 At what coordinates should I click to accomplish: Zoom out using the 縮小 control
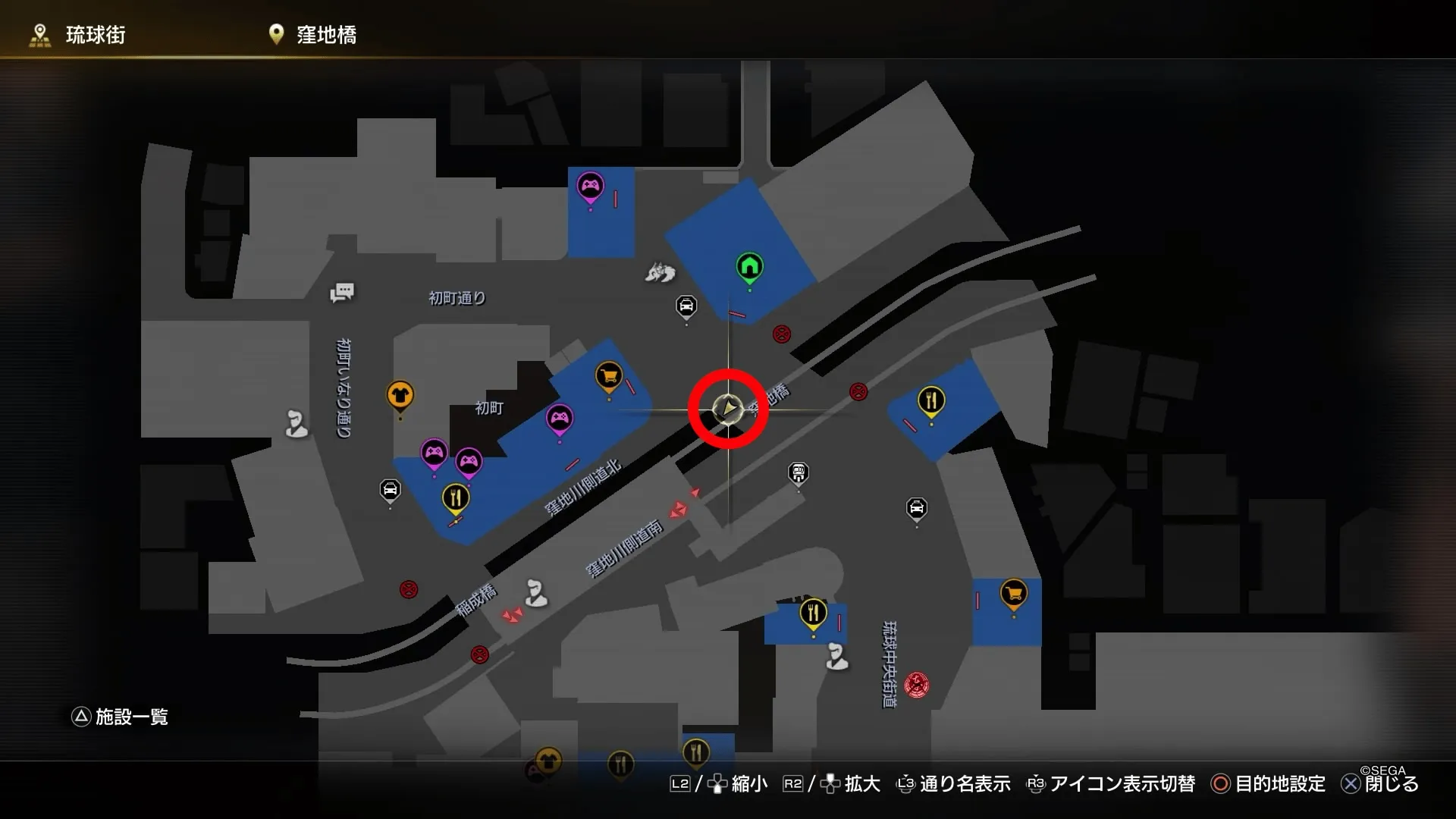pos(747,785)
